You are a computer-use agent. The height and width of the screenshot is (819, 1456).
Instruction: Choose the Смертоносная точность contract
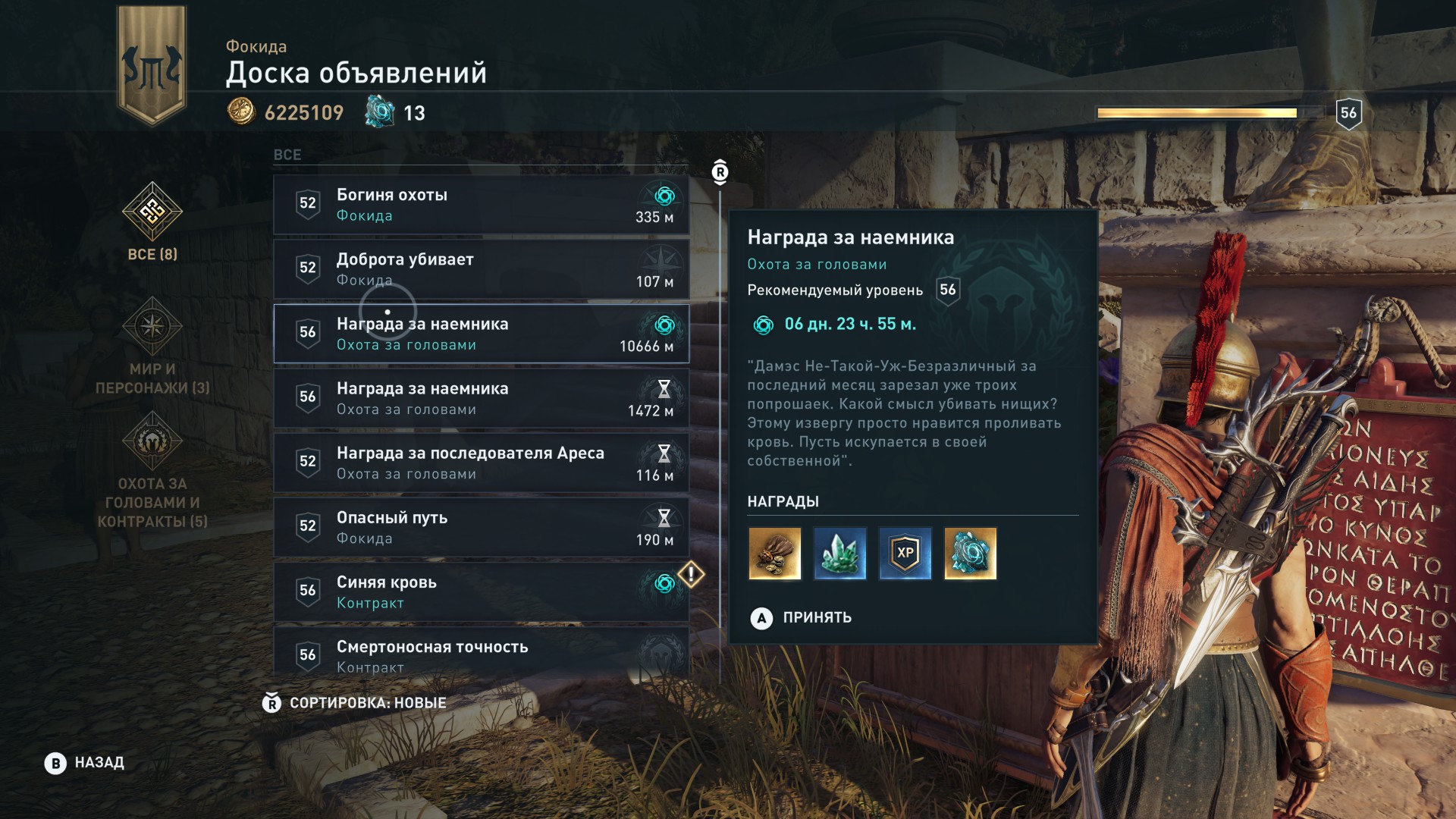point(481,654)
